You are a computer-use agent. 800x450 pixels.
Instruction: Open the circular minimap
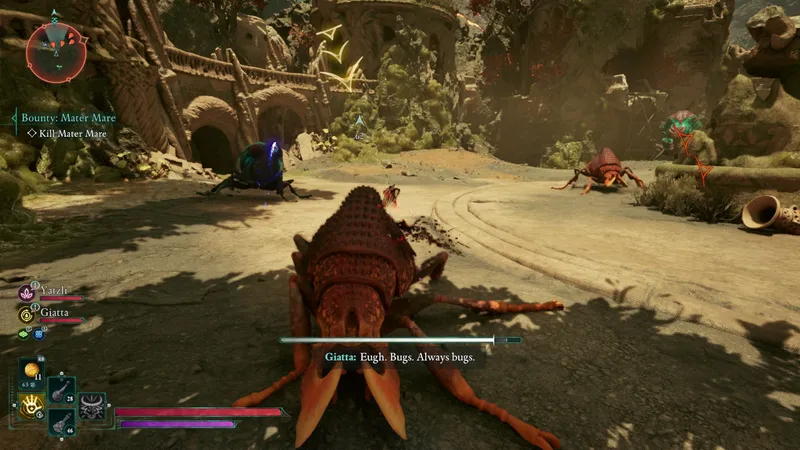54,51
